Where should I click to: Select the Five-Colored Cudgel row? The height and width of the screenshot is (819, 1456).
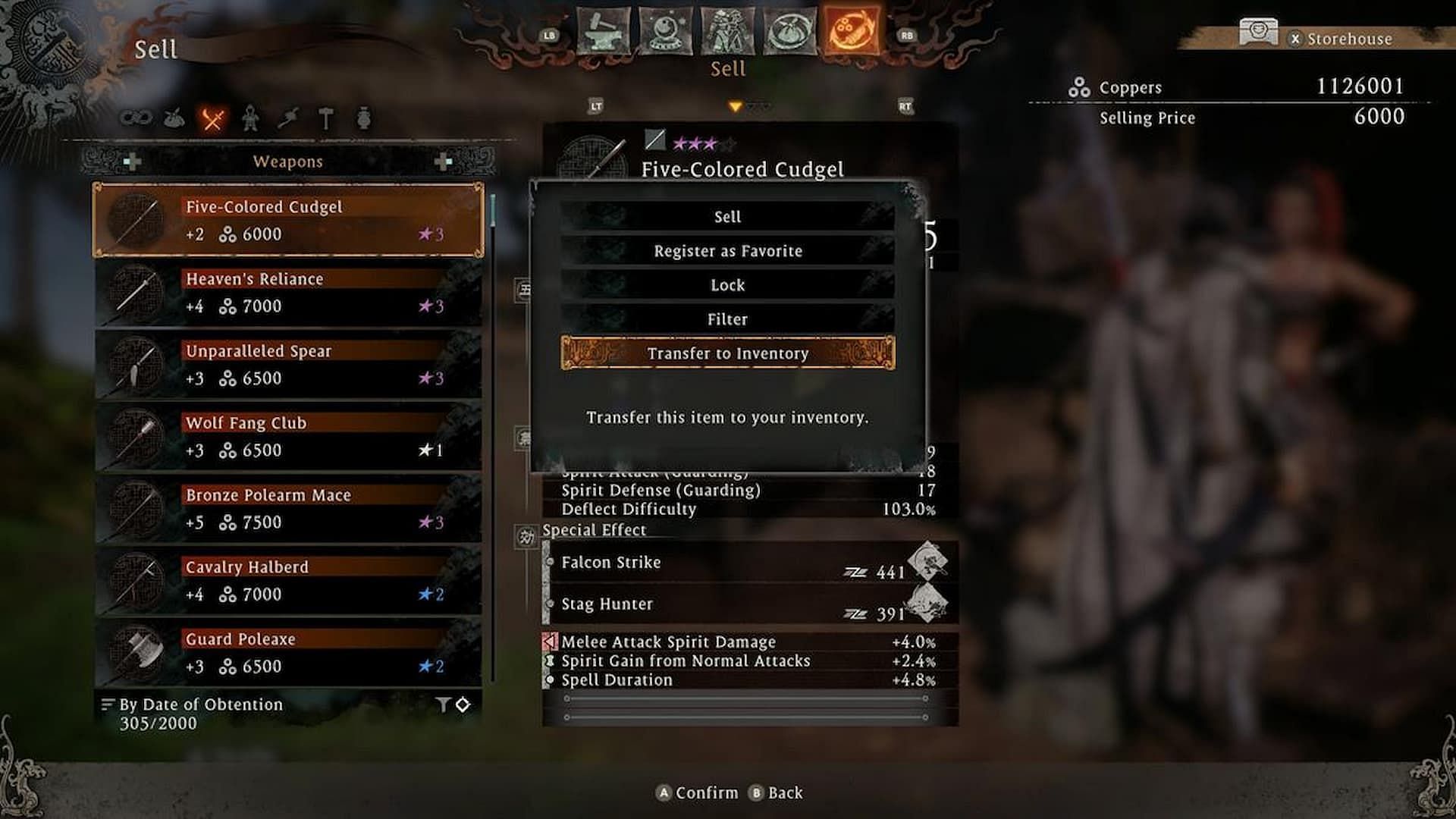pyautogui.click(x=288, y=221)
